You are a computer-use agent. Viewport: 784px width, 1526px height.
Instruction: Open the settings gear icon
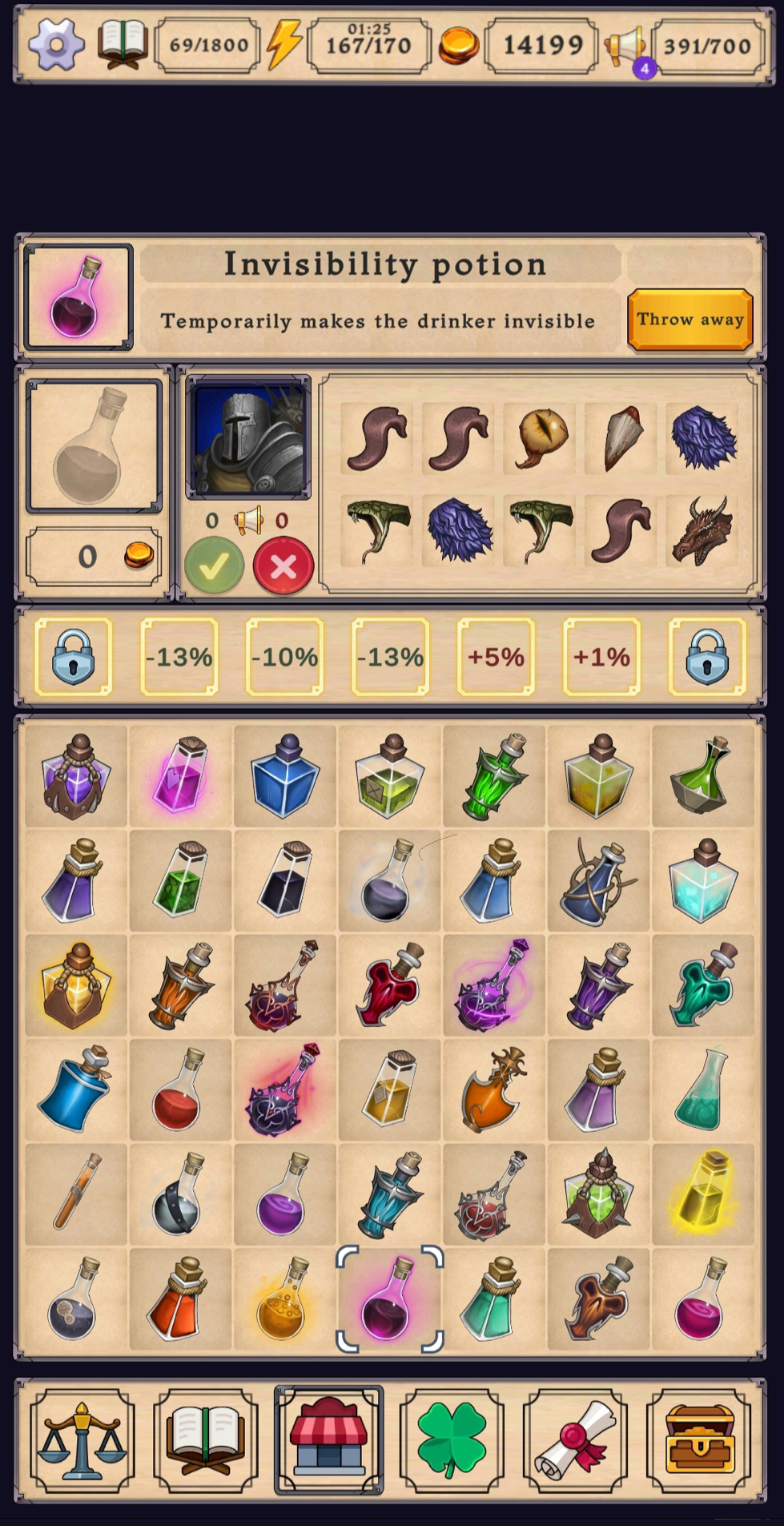point(56,45)
